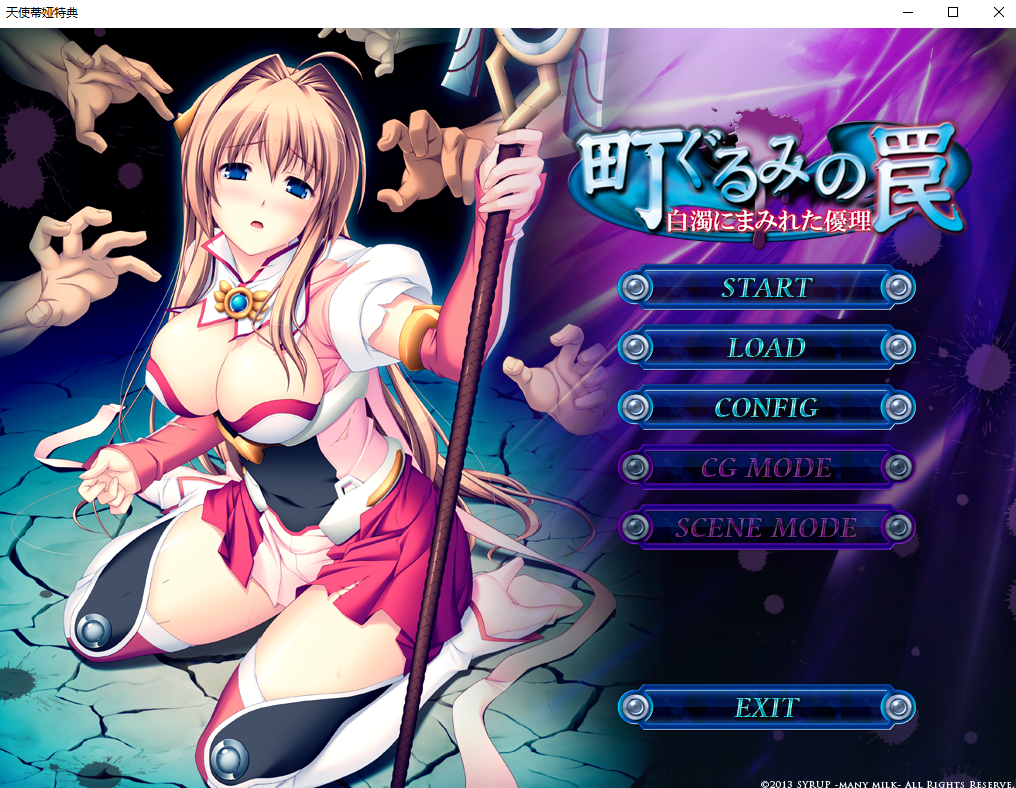Choose the SCENE MODE entry
This screenshot has height=788, width=1016.
point(766,528)
